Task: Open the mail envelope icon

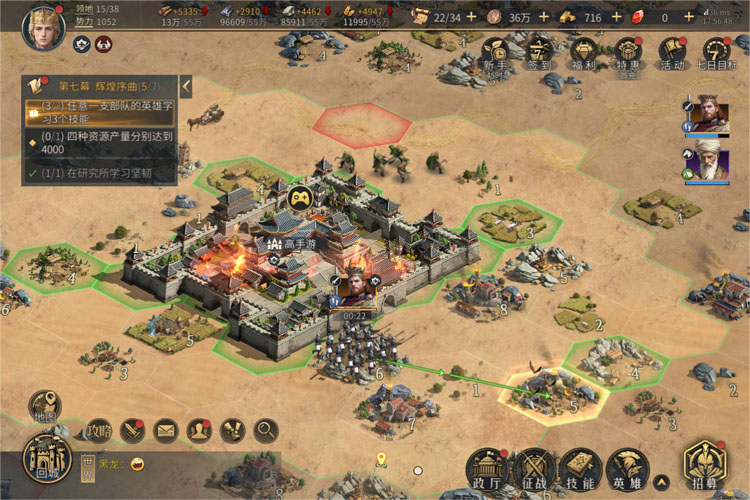Action: 165,431
